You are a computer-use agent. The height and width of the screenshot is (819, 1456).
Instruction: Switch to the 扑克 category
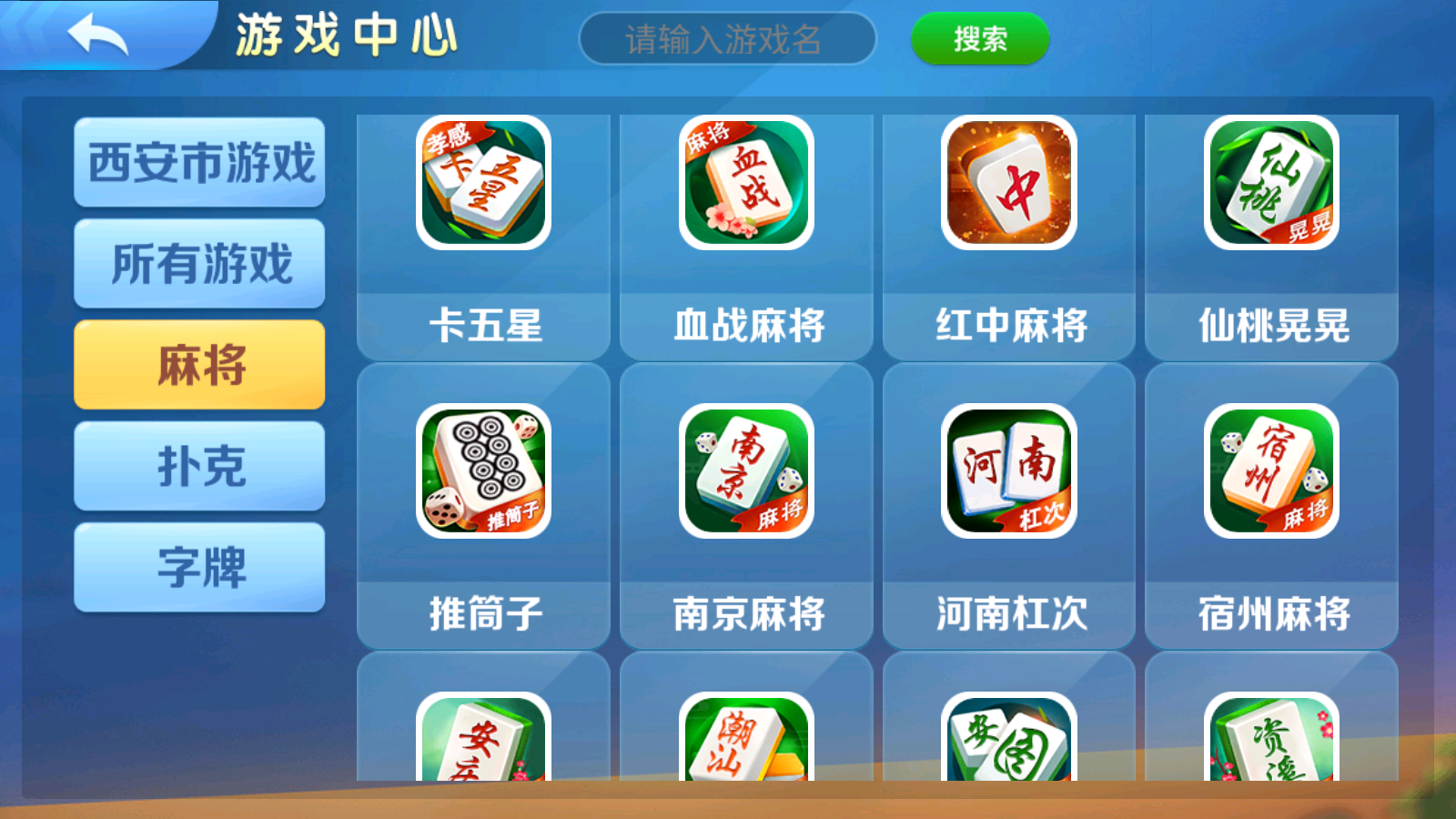coord(199,464)
